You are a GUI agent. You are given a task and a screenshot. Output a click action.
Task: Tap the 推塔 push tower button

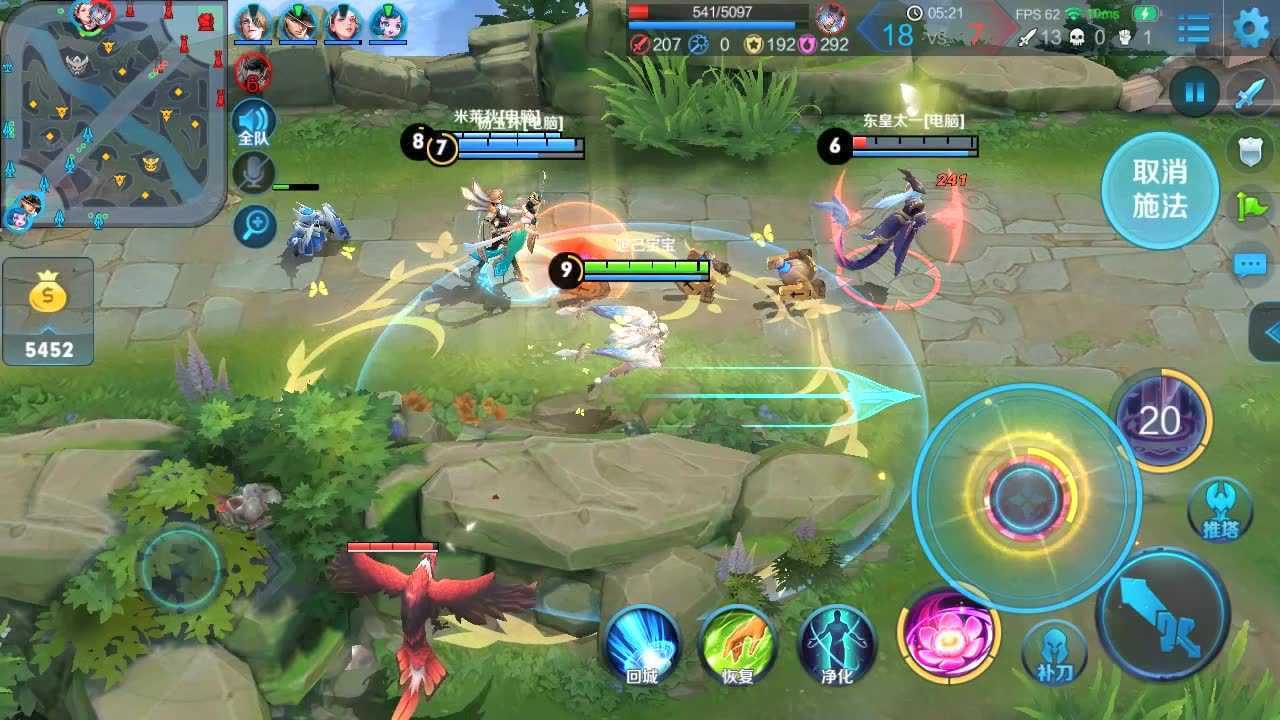(1219, 510)
